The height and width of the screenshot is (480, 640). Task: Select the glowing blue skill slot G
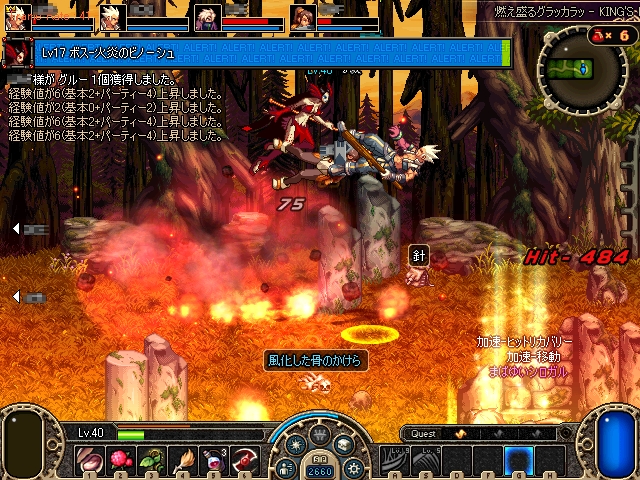pyautogui.click(x=518, y=460)
